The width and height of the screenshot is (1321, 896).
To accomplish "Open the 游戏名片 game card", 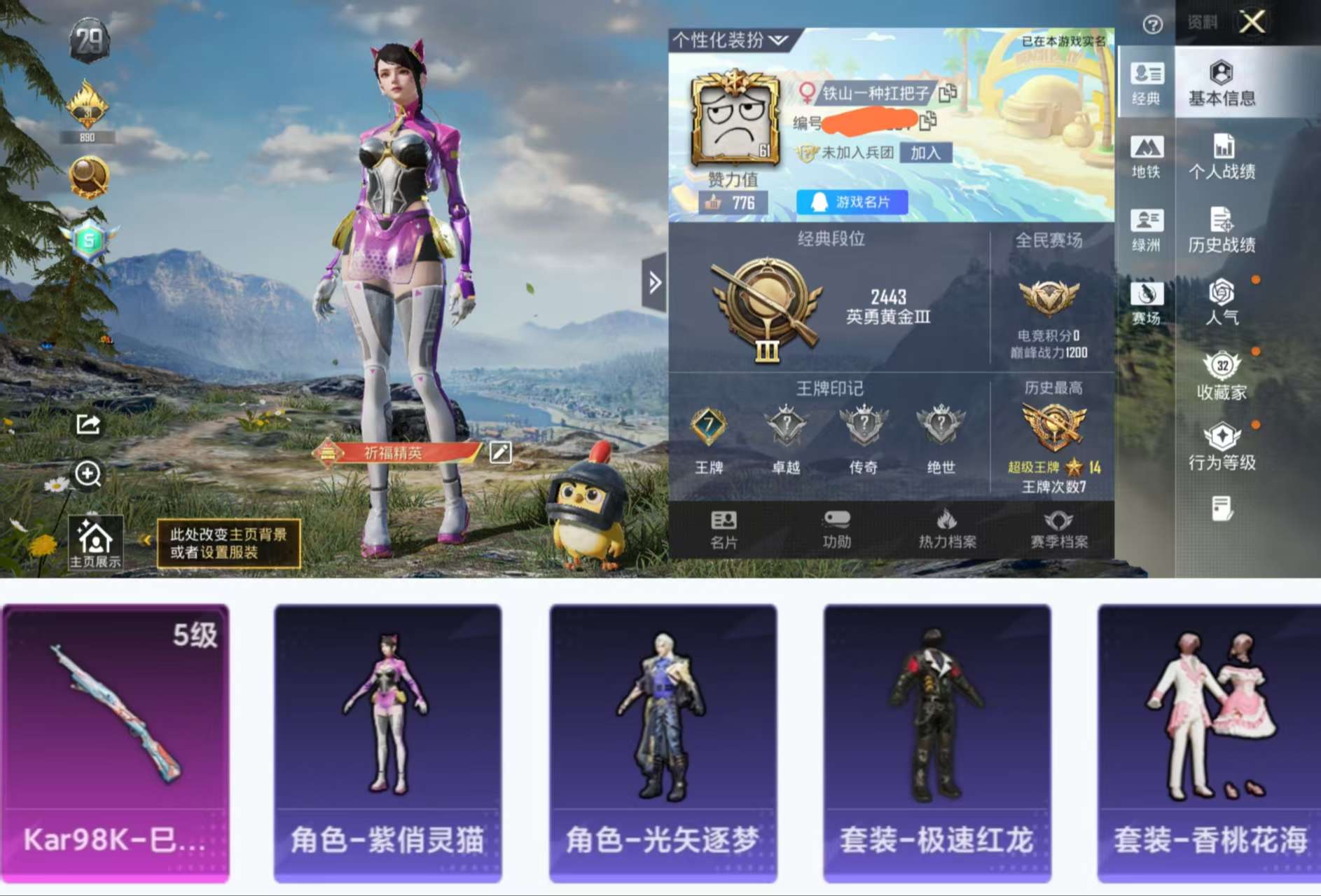I will (852, 203).
